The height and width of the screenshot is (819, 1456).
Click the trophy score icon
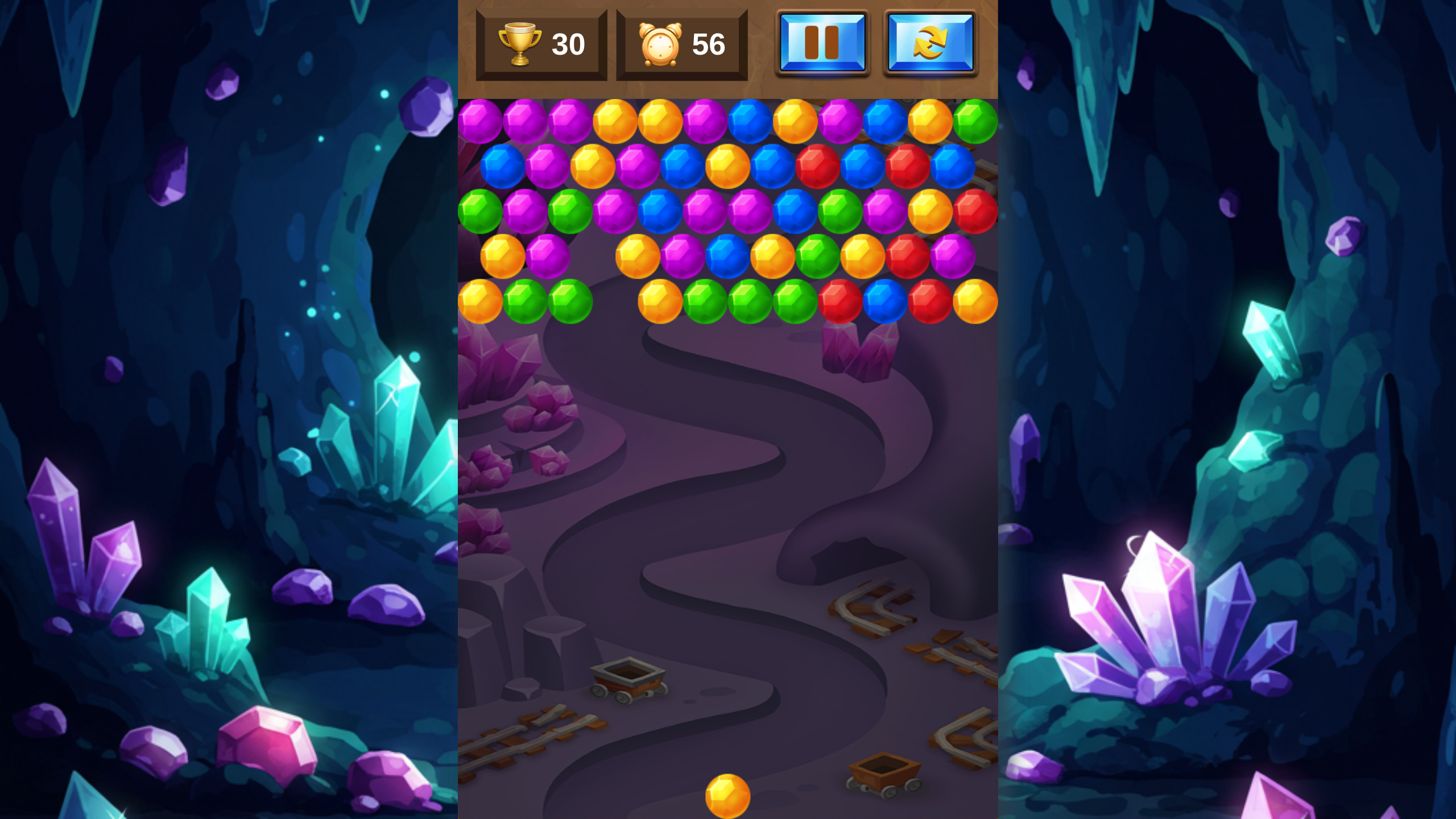coord(520,43)
